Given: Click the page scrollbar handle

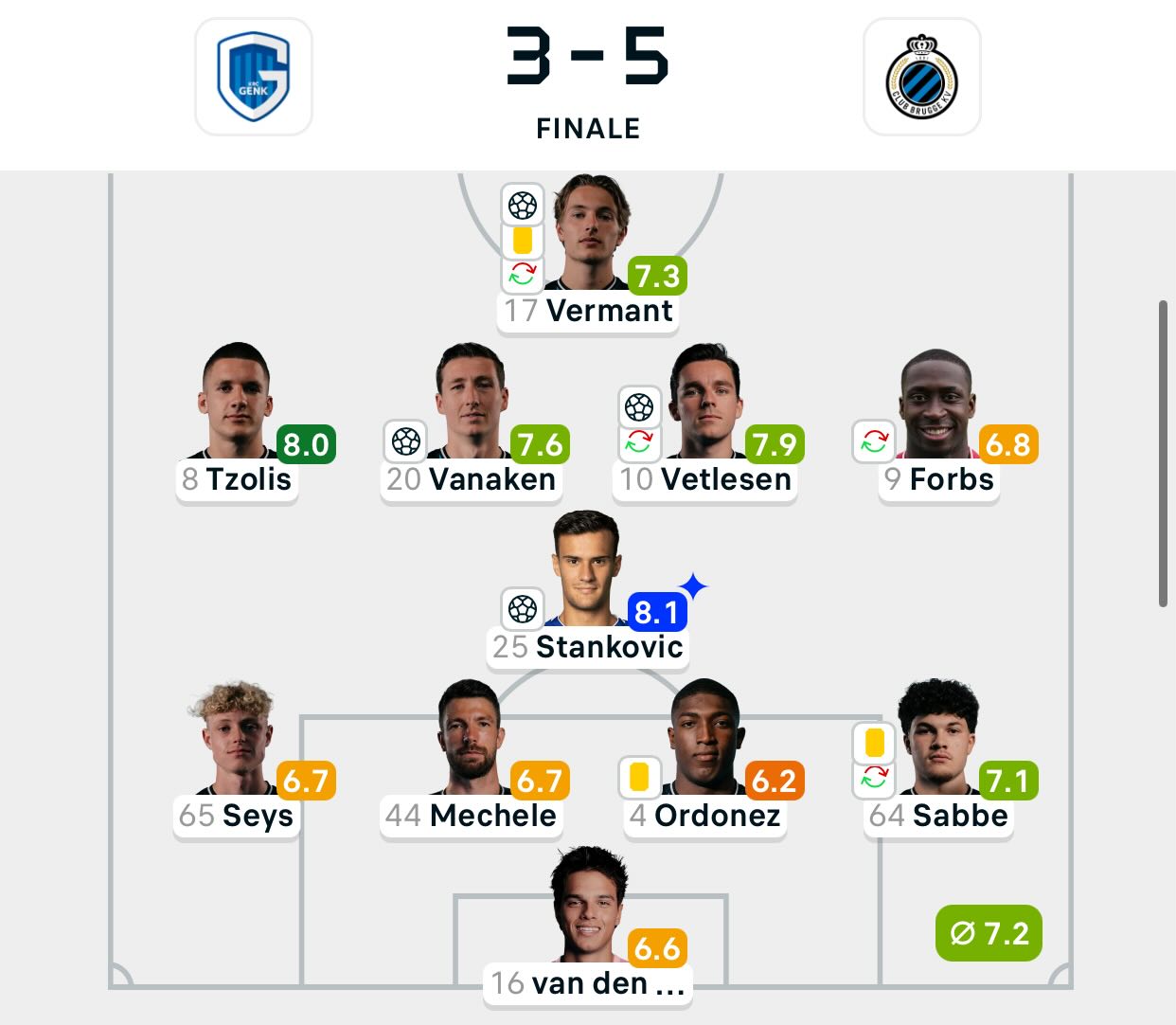Looking at the screenshot, I should click(x=1163, y=453).
